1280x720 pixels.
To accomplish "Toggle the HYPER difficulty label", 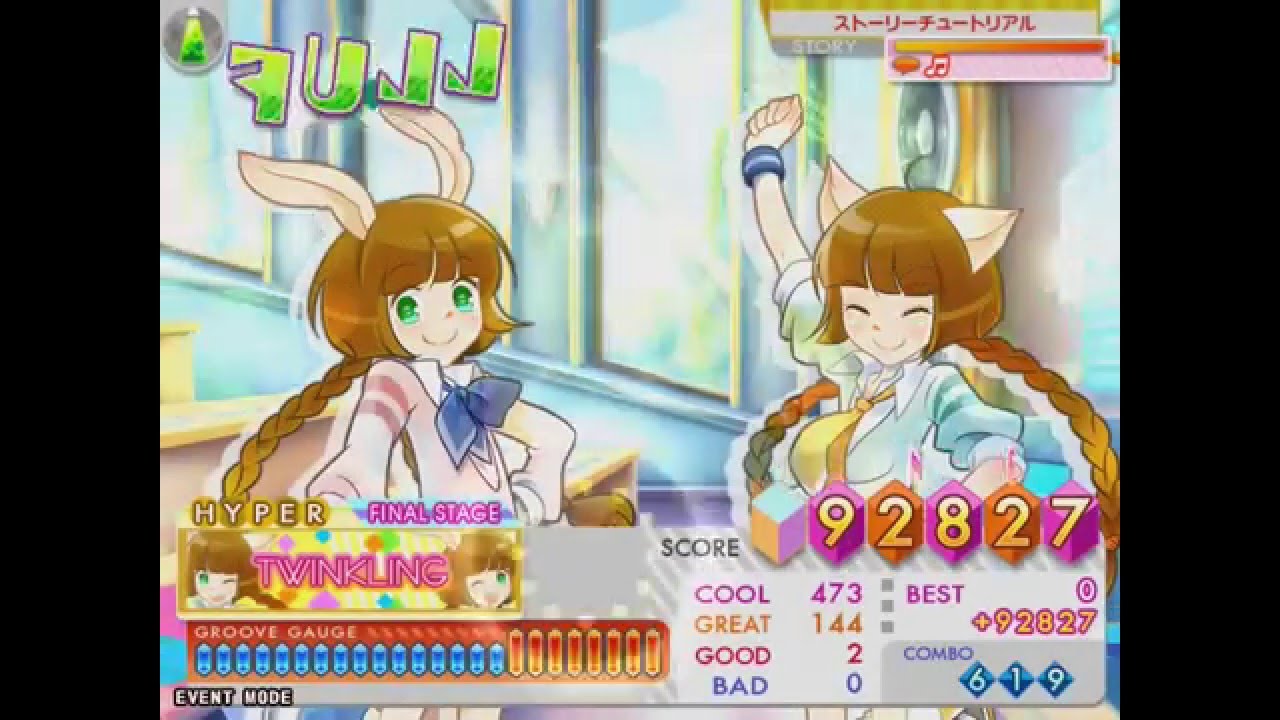I will point(260,512).
